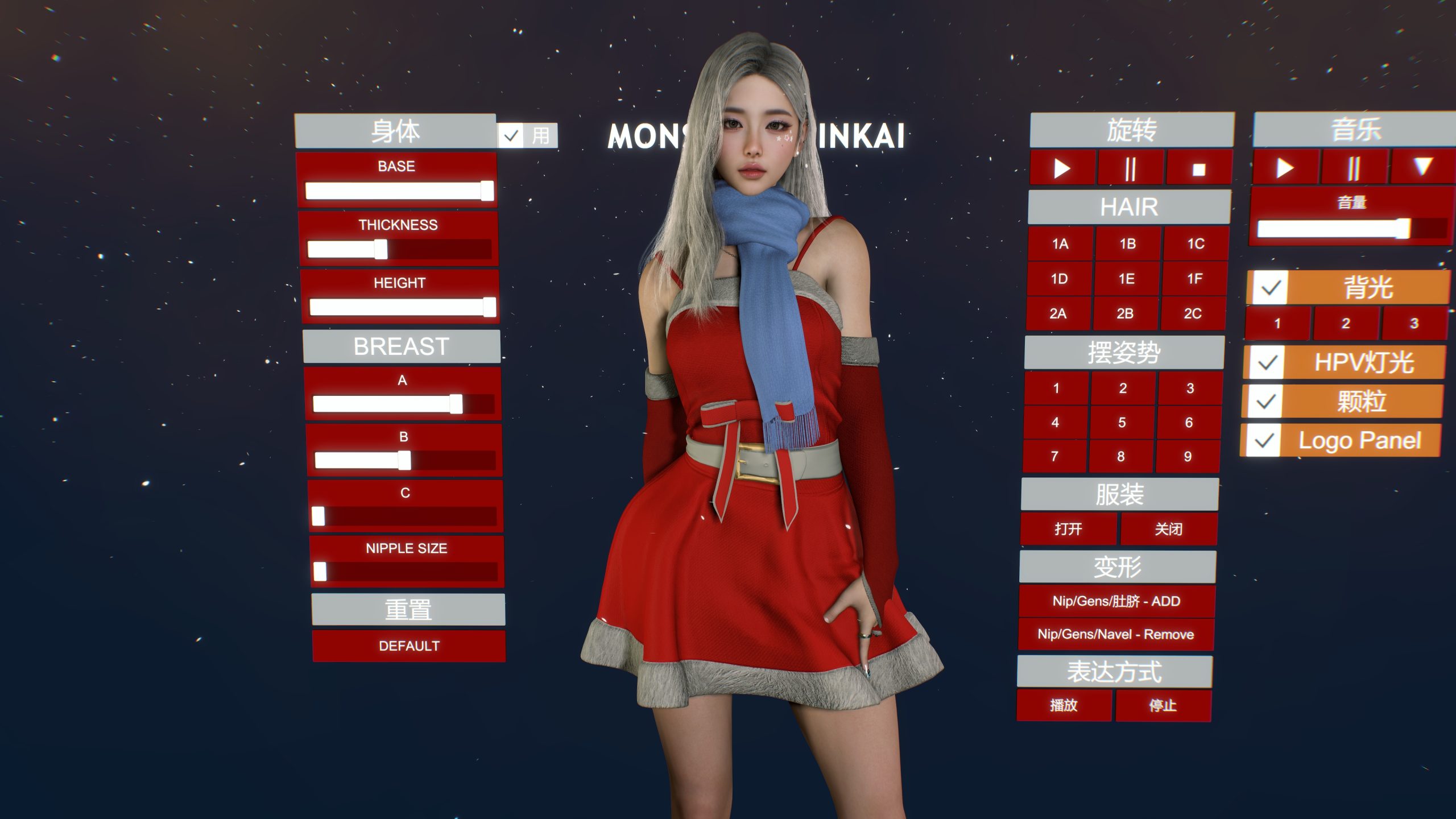Adjust the THICKNESS slider
1456x819 pixels.
click(381, 249)
